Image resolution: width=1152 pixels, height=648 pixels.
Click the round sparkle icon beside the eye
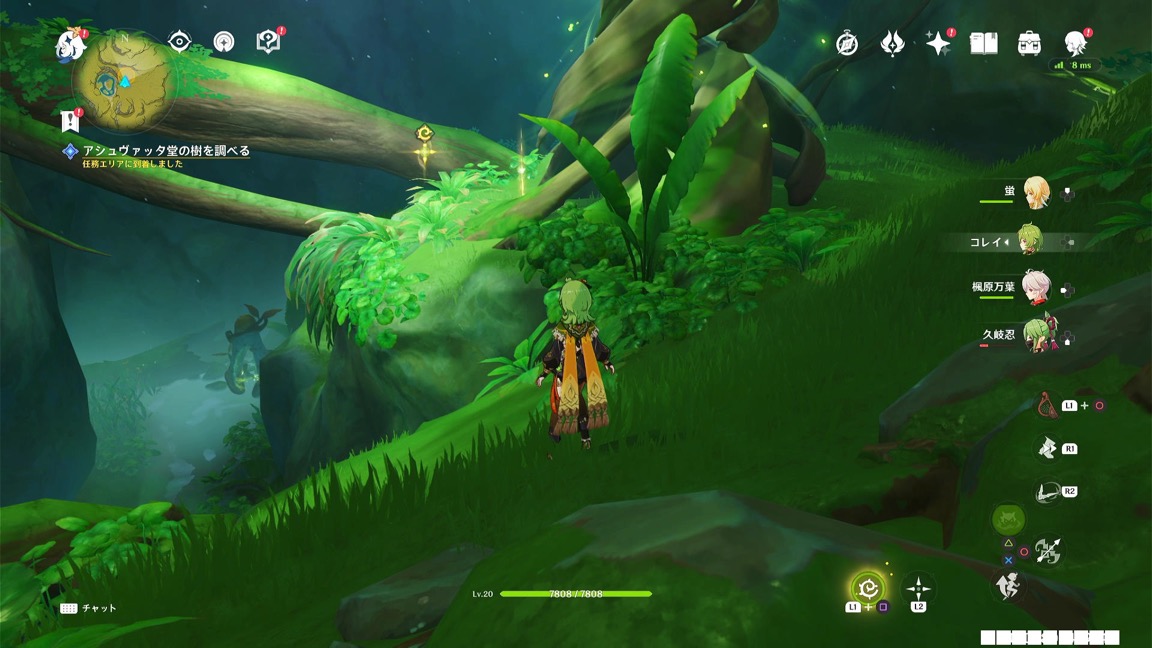[x=225, y=42]
